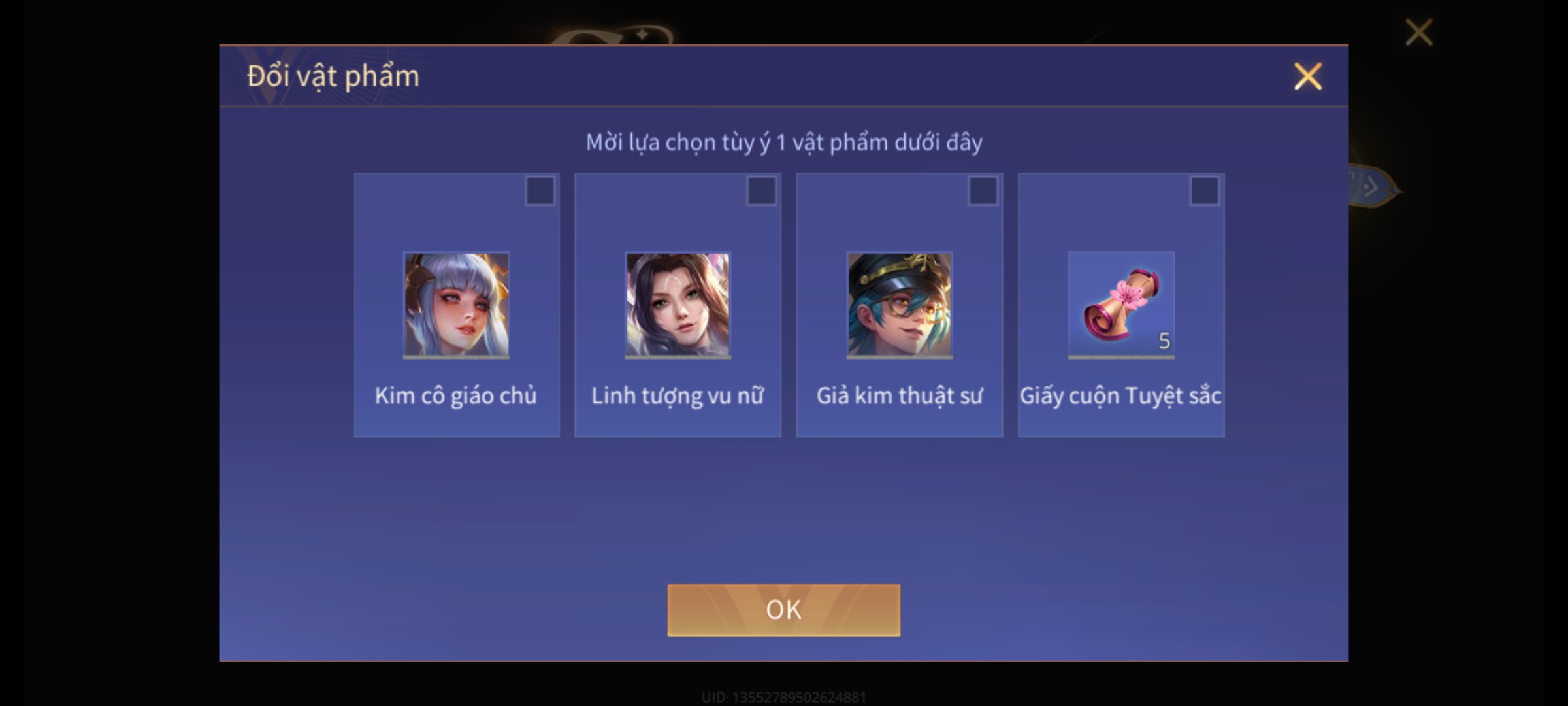Screen dimensions: 1568x706
Task: Close the Đổi vật phẩm dialog
Action: click(x=1308, y=76)
